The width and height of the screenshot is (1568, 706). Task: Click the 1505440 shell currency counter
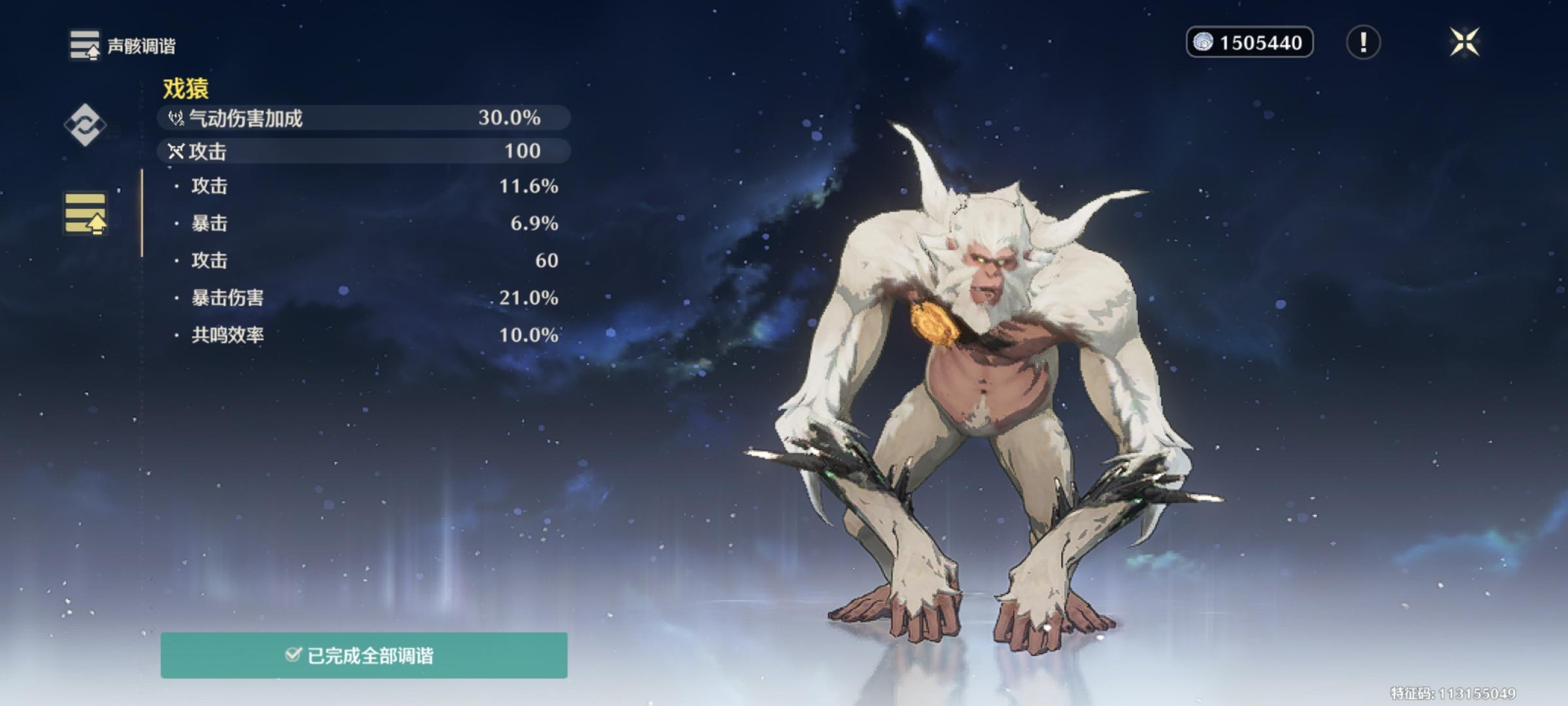[1249, 42]
